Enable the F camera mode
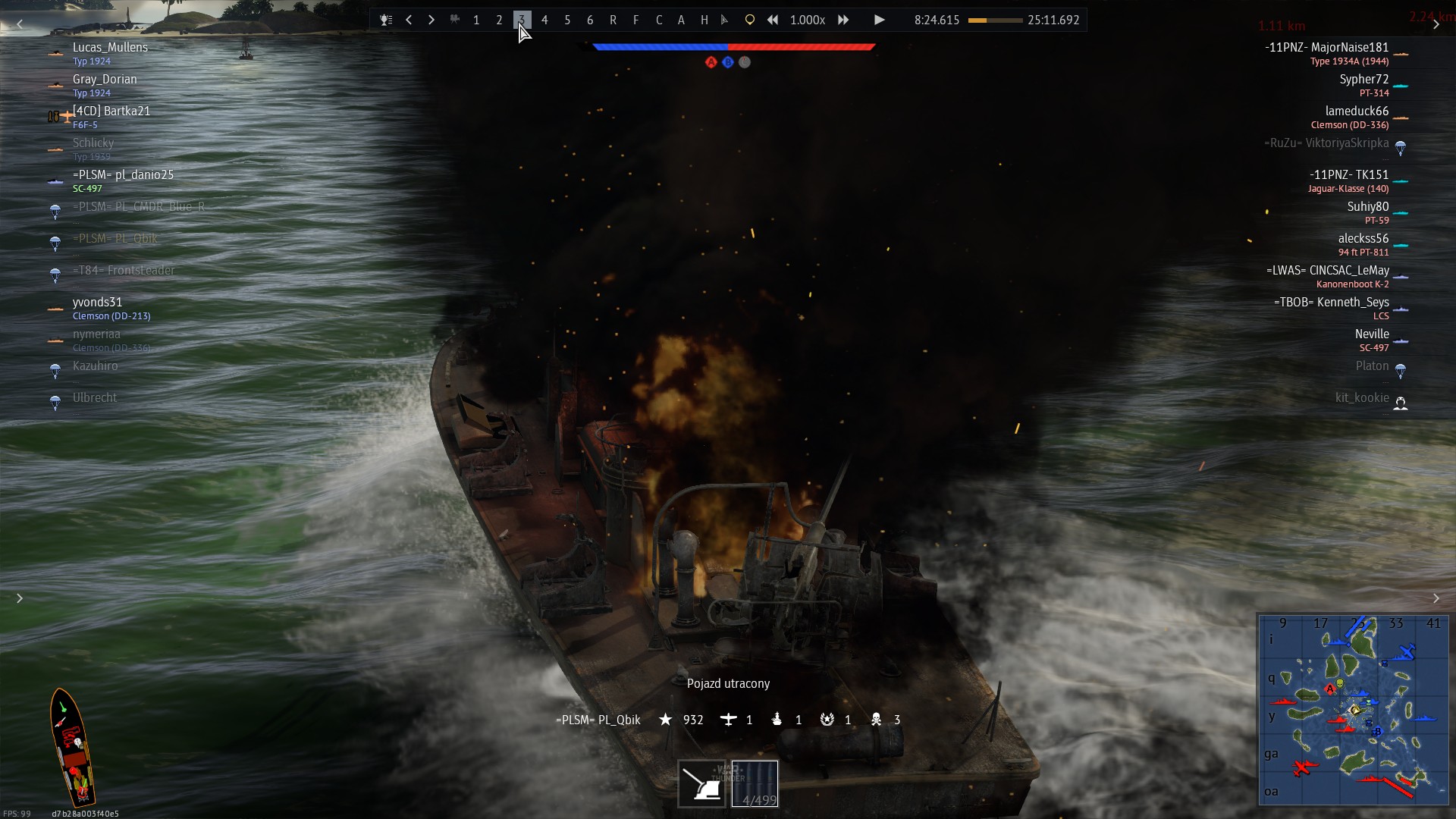Screen dimensions: 1456x819 point(635,20)
